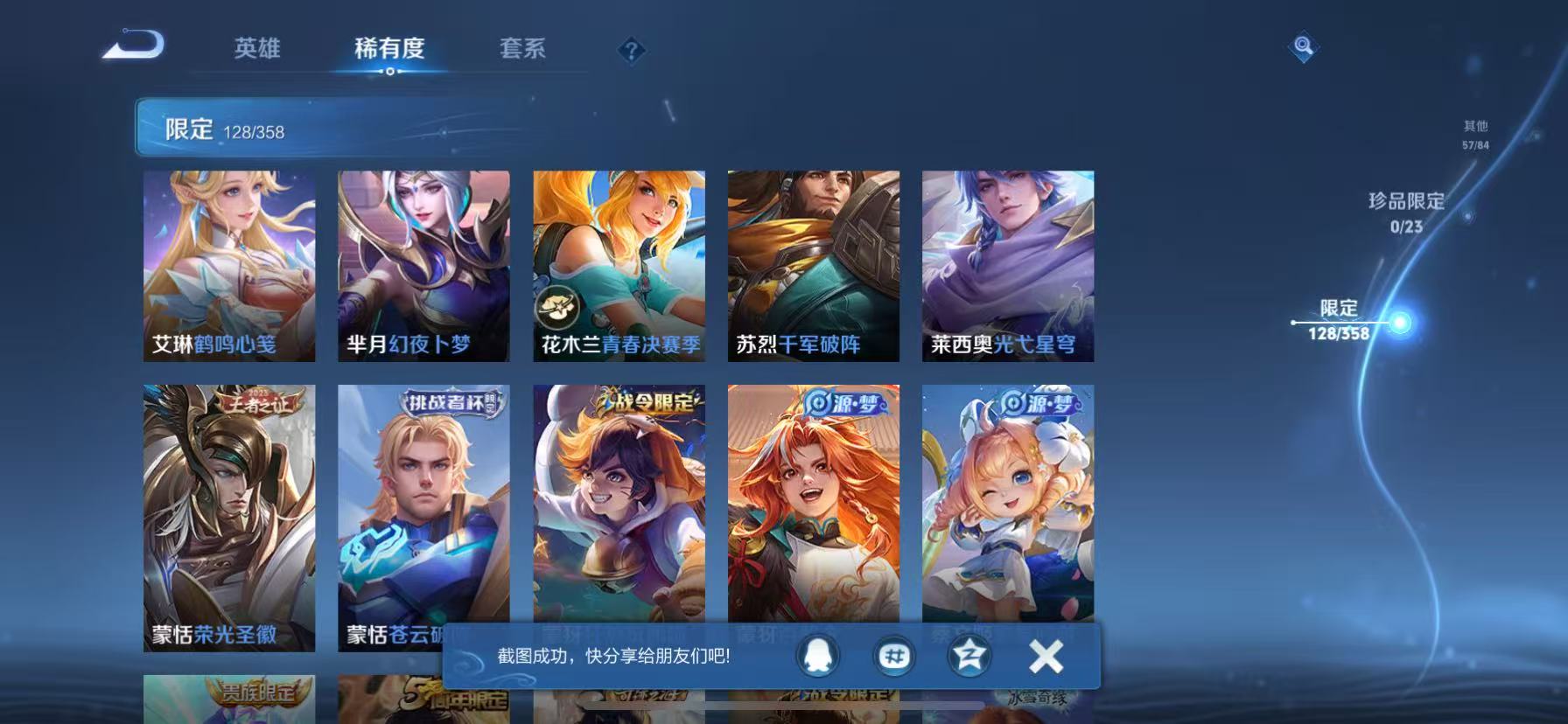Click the help question mark beside the tabs
The width and height of the screenshot is (1568, 724).
[x=631, y=52]
